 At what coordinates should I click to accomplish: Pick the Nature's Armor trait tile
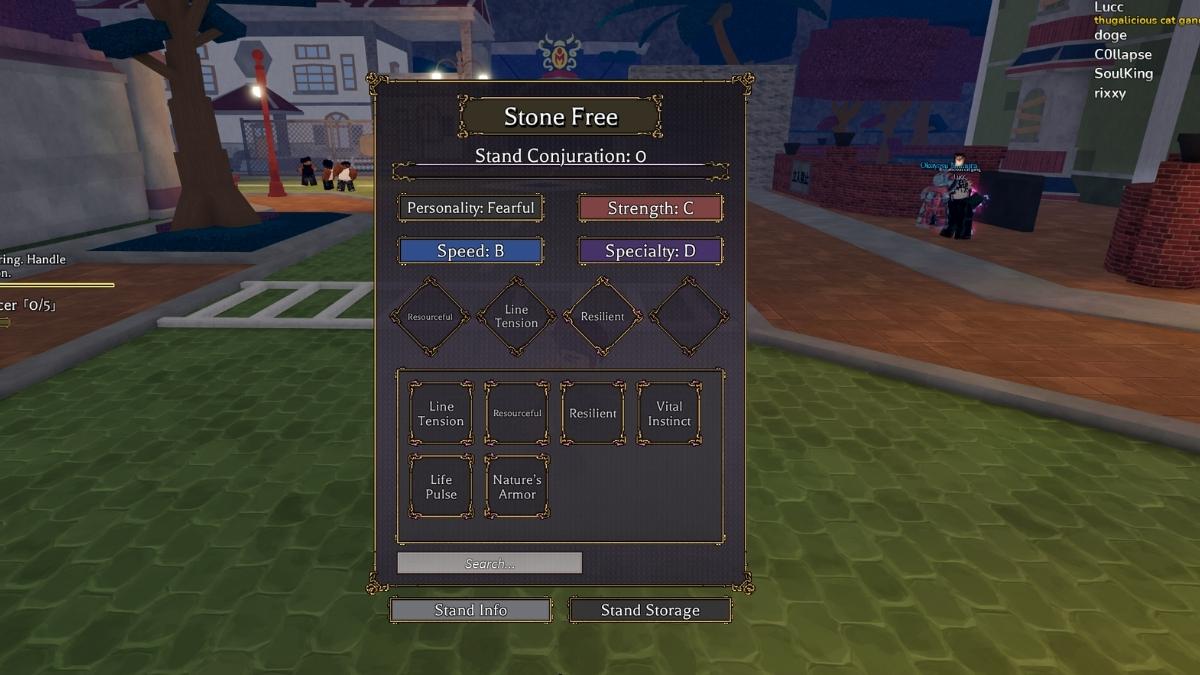pos(517,487)
